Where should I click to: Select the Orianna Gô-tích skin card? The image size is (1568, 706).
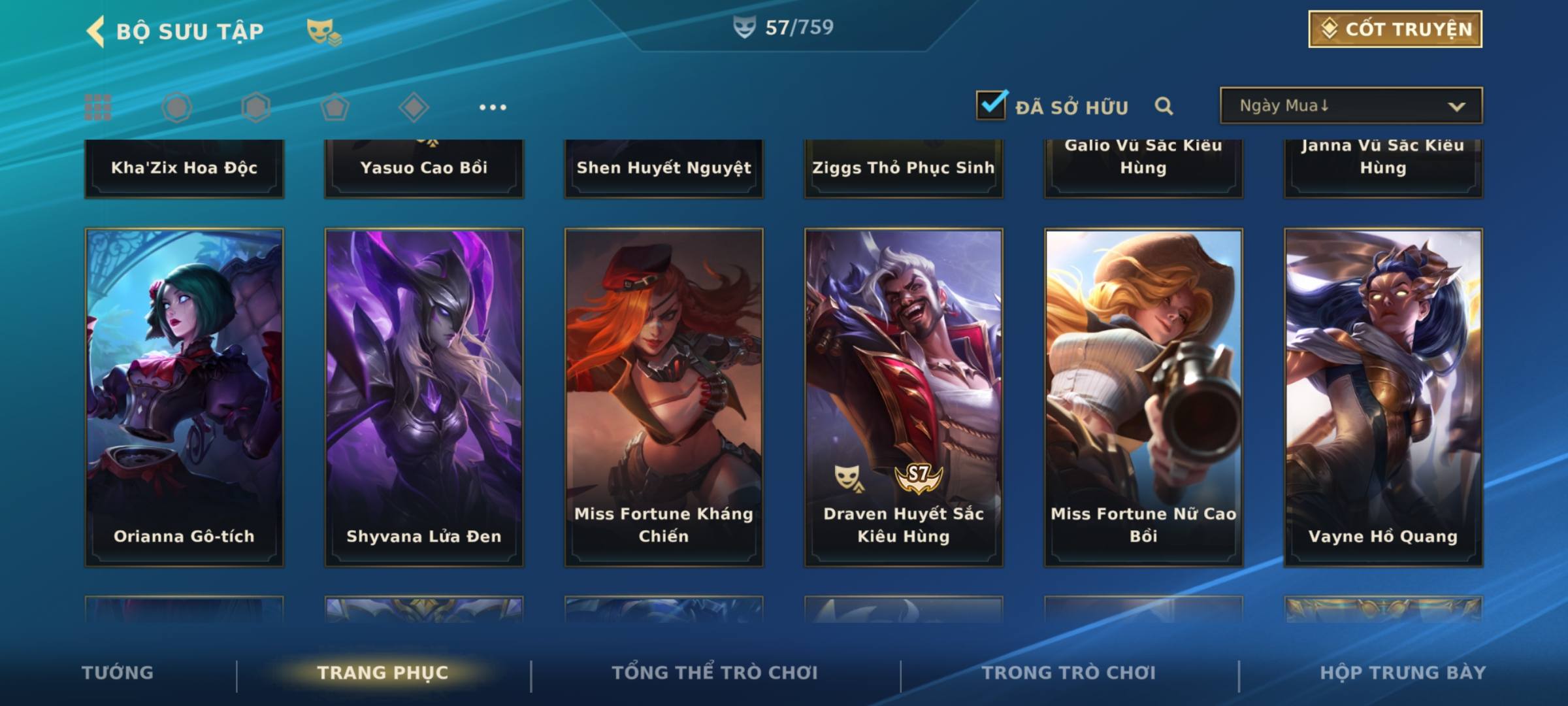click(184, 397)
